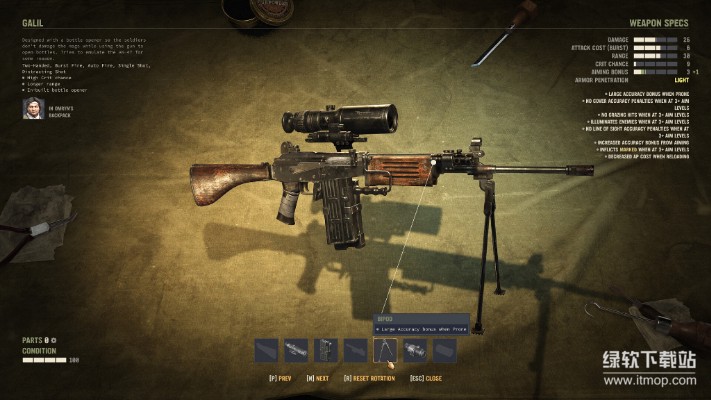
Task: Close the weapon modification screen
Action: click(426, 379)
